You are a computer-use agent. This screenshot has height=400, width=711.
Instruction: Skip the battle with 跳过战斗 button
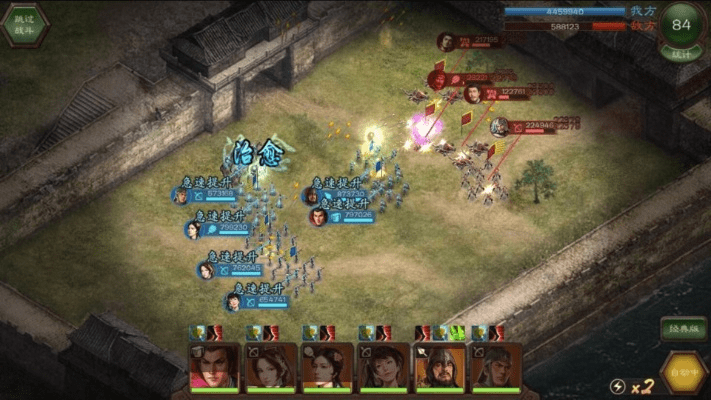point(23,24)
